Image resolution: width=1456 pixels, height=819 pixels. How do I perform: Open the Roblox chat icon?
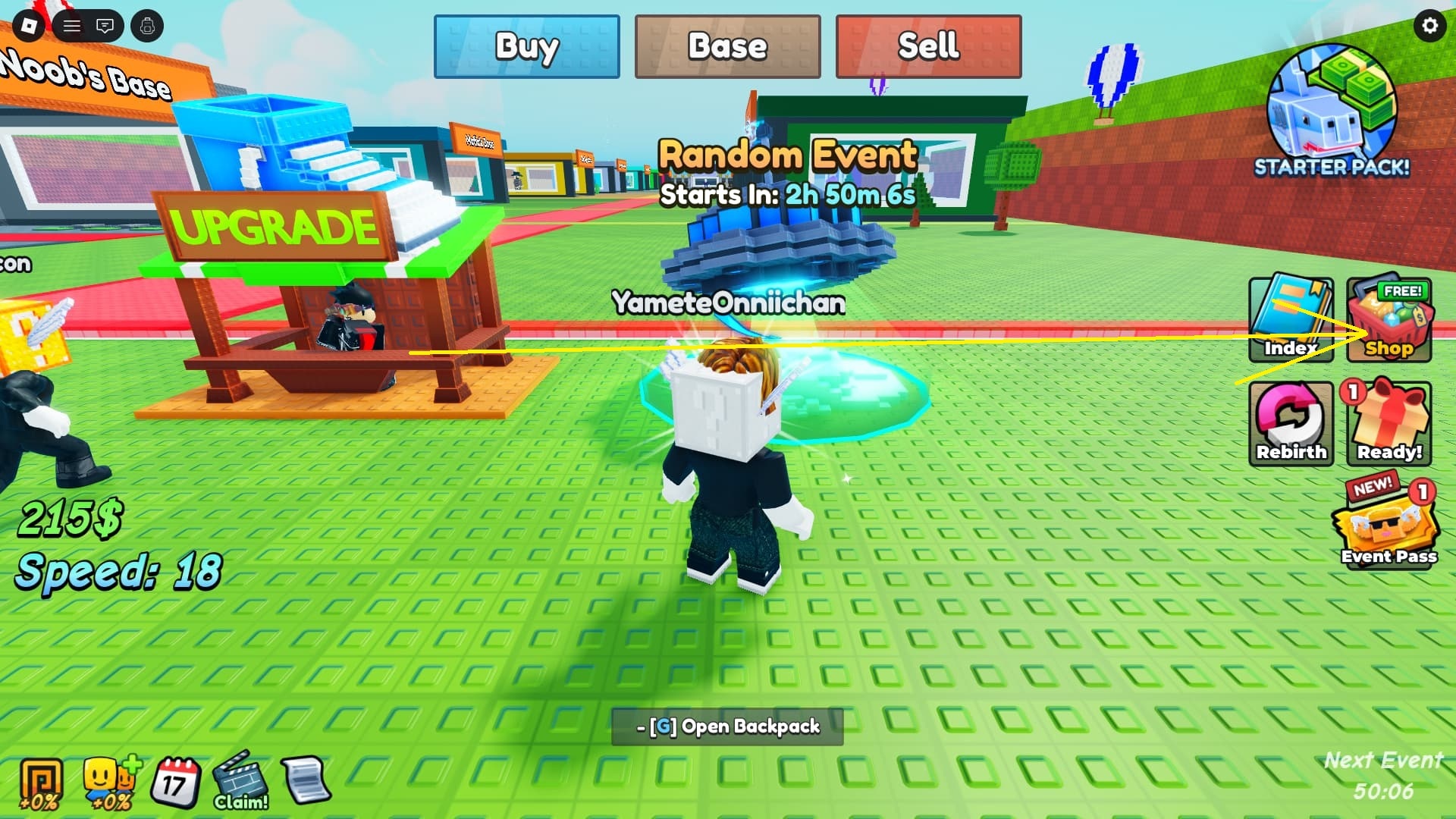tap(105, 25)
